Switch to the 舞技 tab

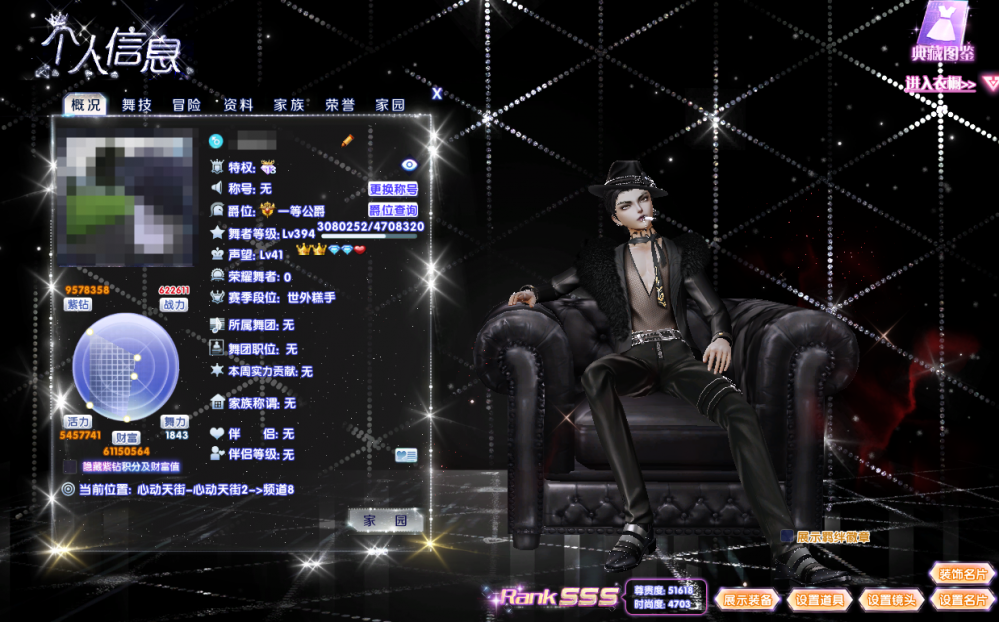tap(137, 104)
